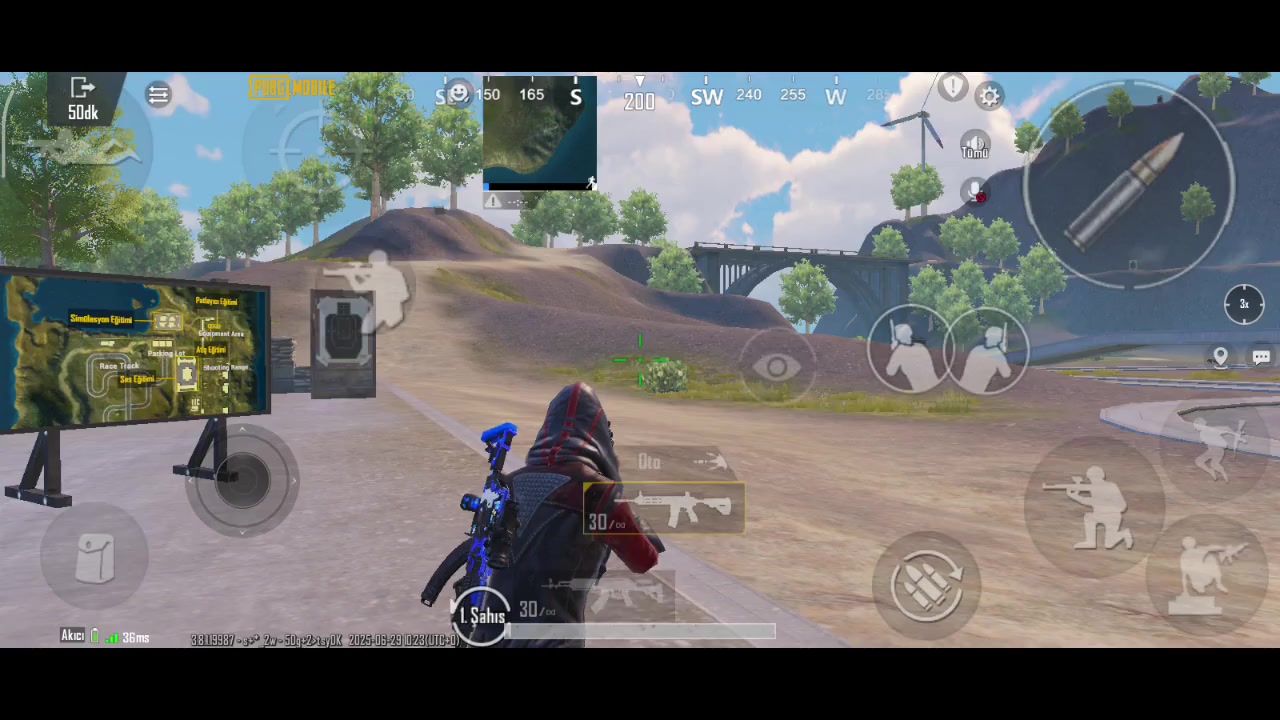Tap the freelook eye control
Screen dimensions: 1280x720
click(779, 367)
